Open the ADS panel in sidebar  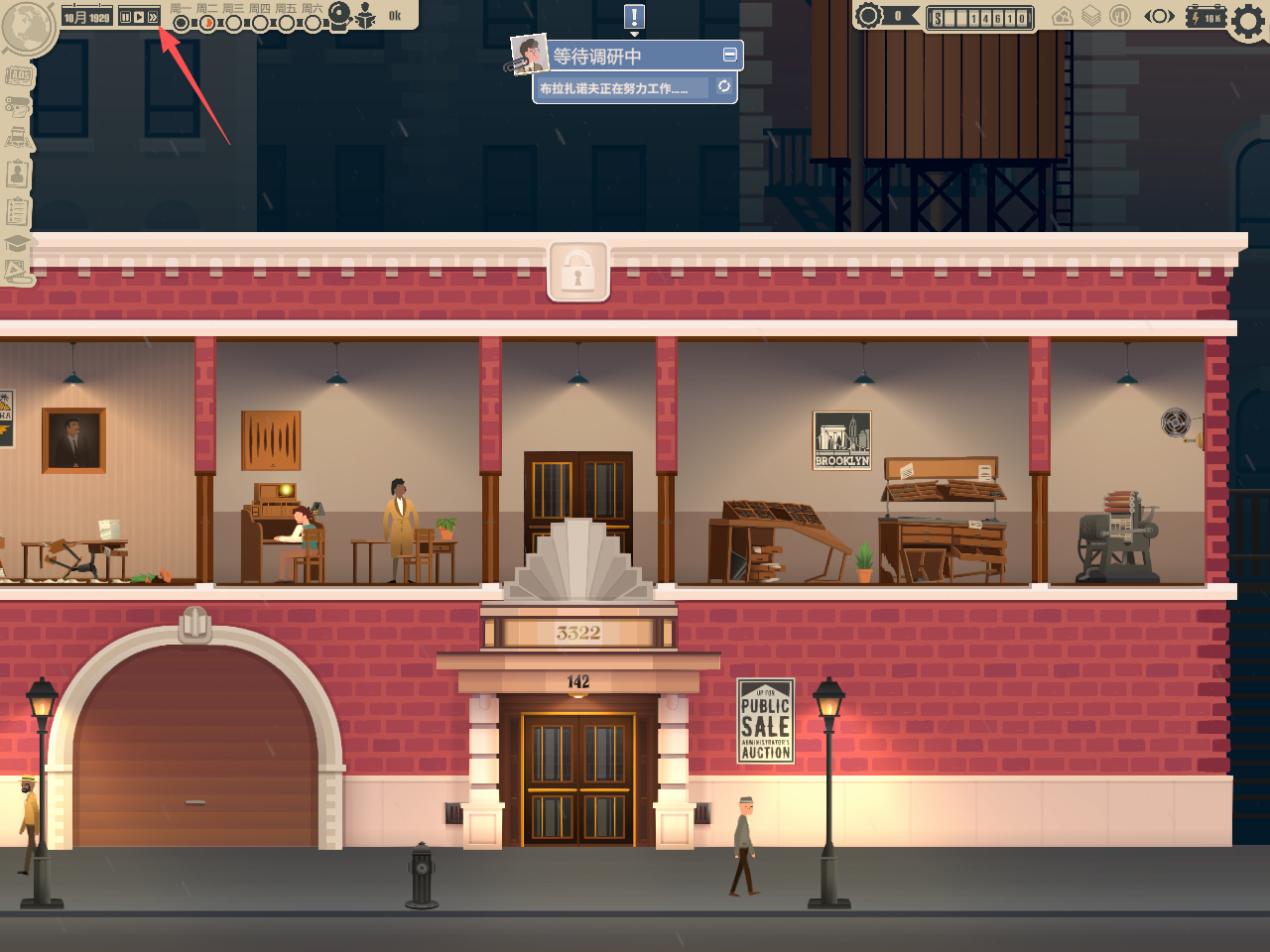pyautogui.click(x=18, y=75)
